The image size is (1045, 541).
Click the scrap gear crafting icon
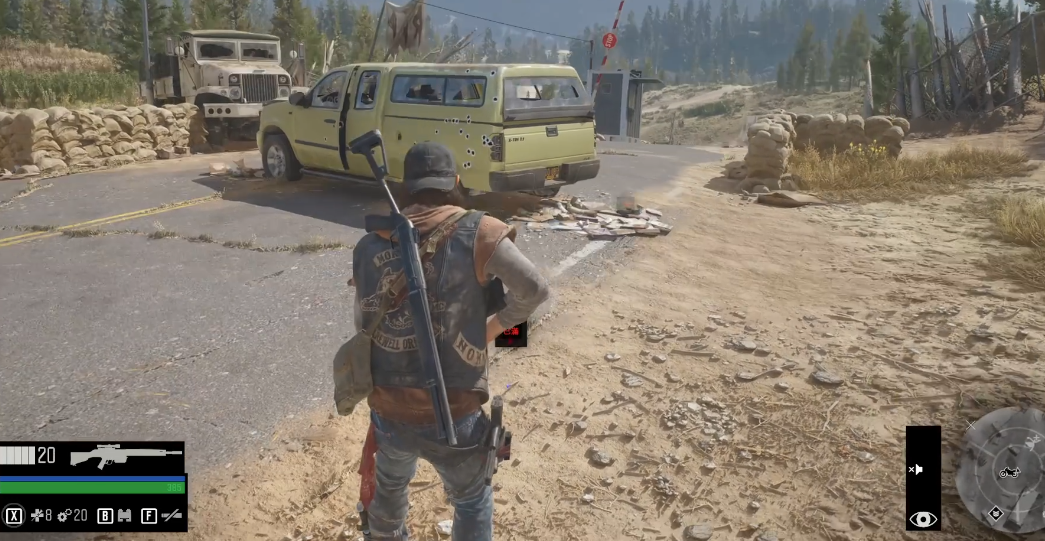tap(63, 516)
